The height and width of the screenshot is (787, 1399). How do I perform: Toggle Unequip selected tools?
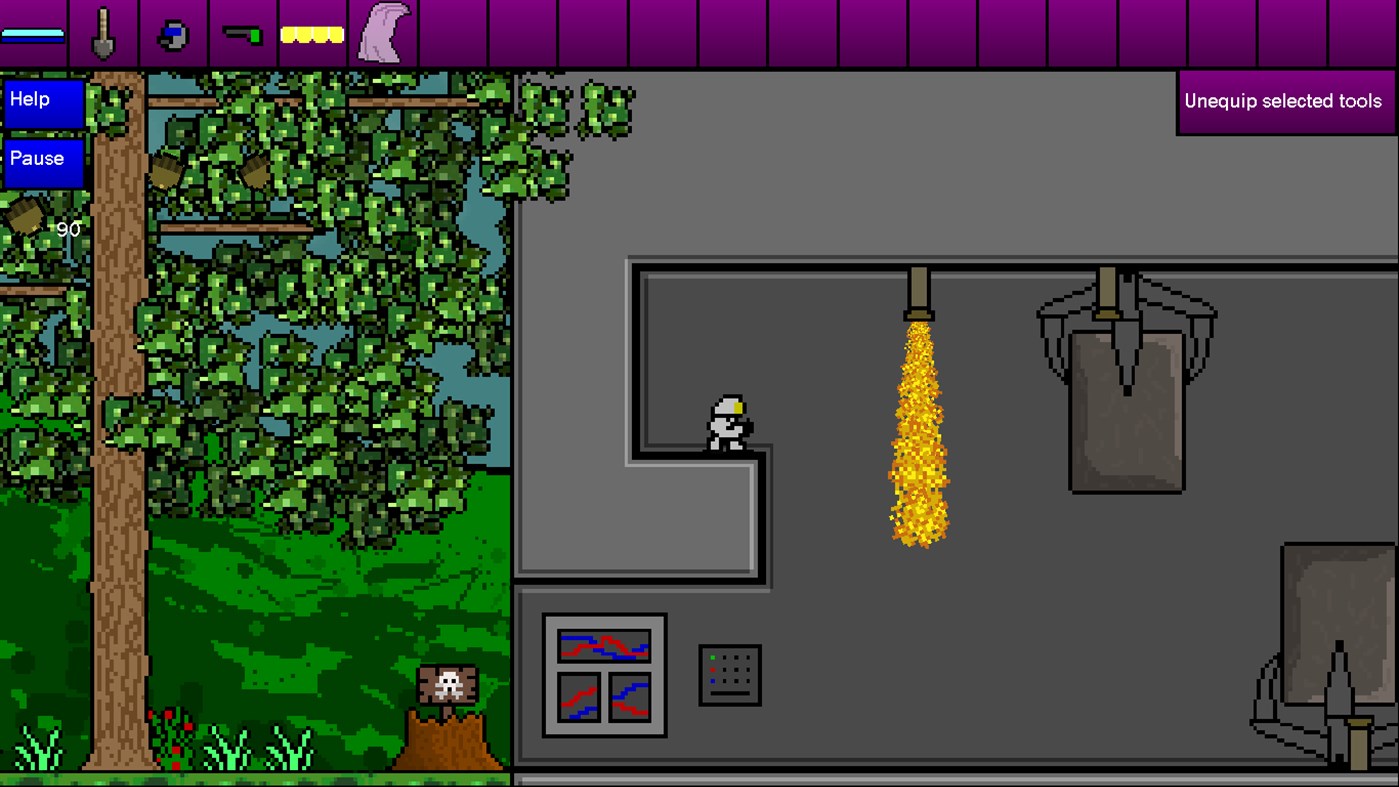click(x=1283, y=101)
